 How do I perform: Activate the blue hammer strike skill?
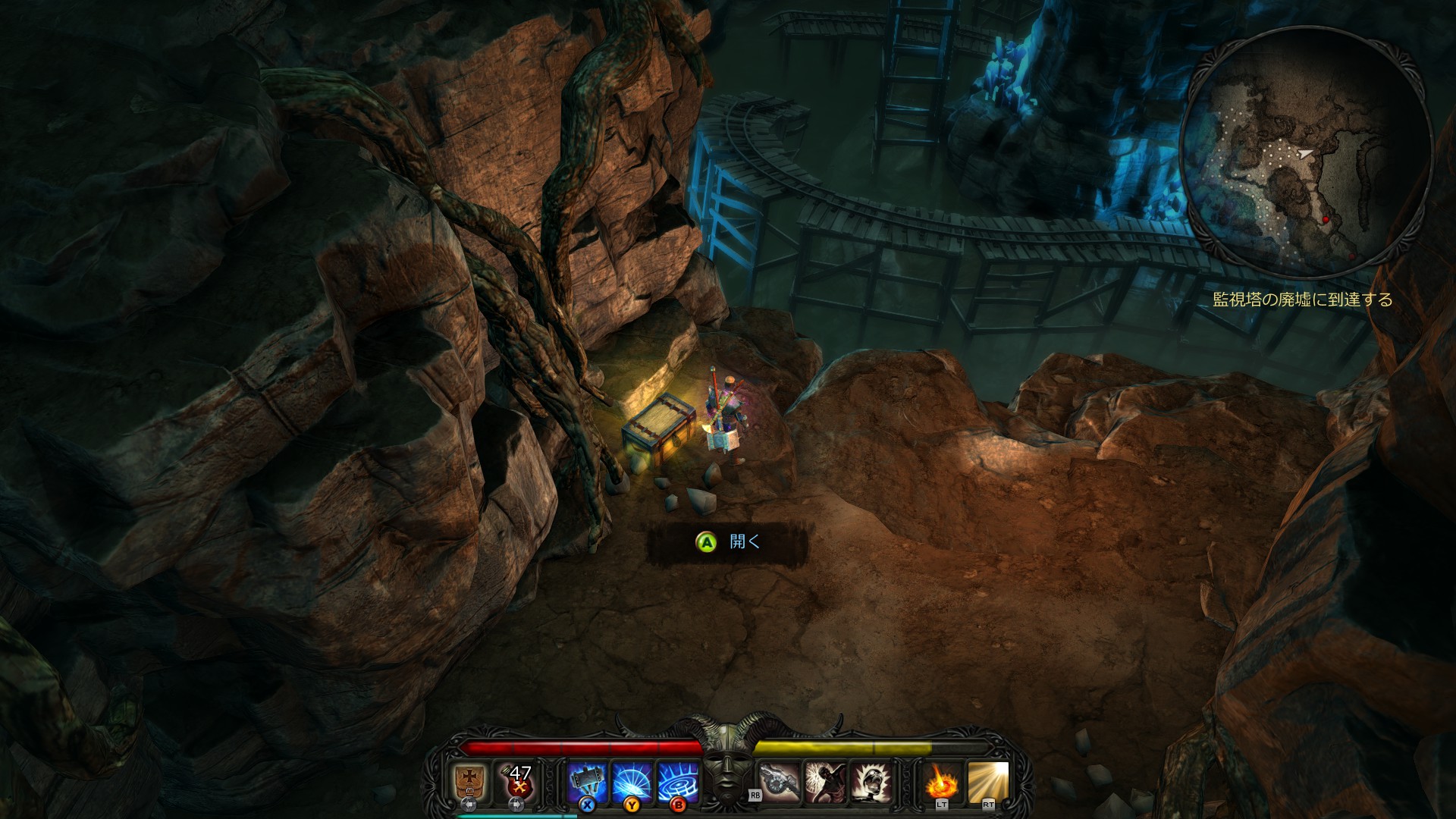pos(588,782)
